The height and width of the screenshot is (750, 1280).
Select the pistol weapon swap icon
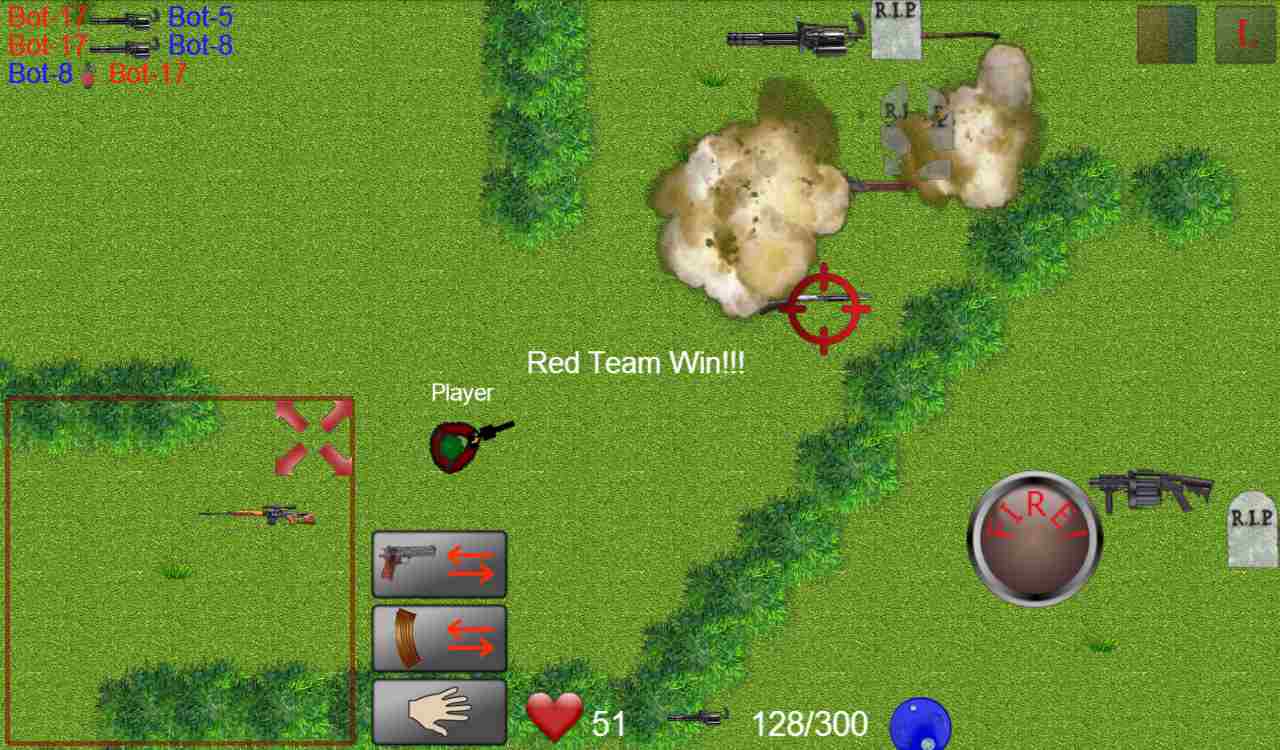click(x=438, y=564)
